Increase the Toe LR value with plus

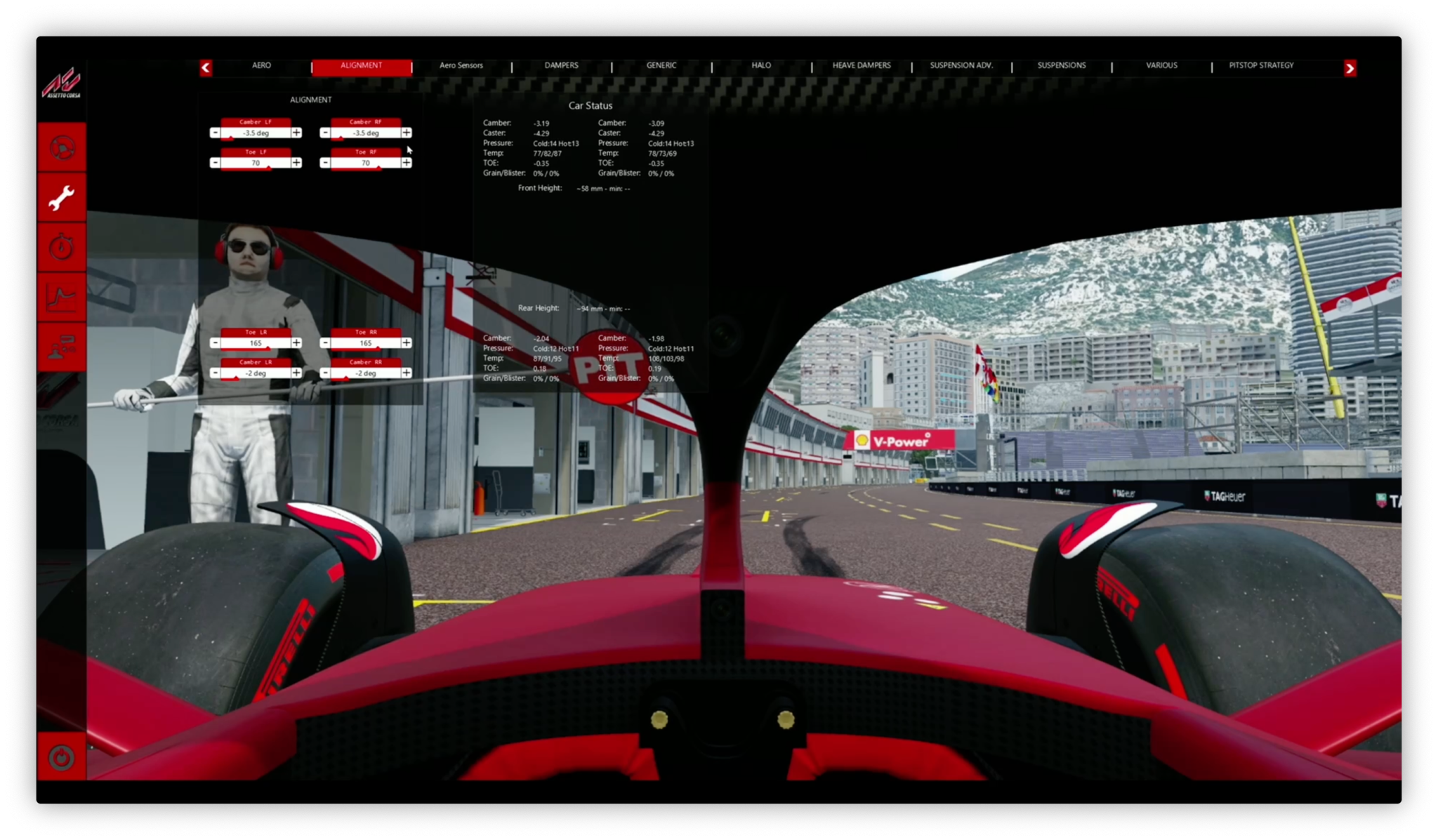pos(296,342)
